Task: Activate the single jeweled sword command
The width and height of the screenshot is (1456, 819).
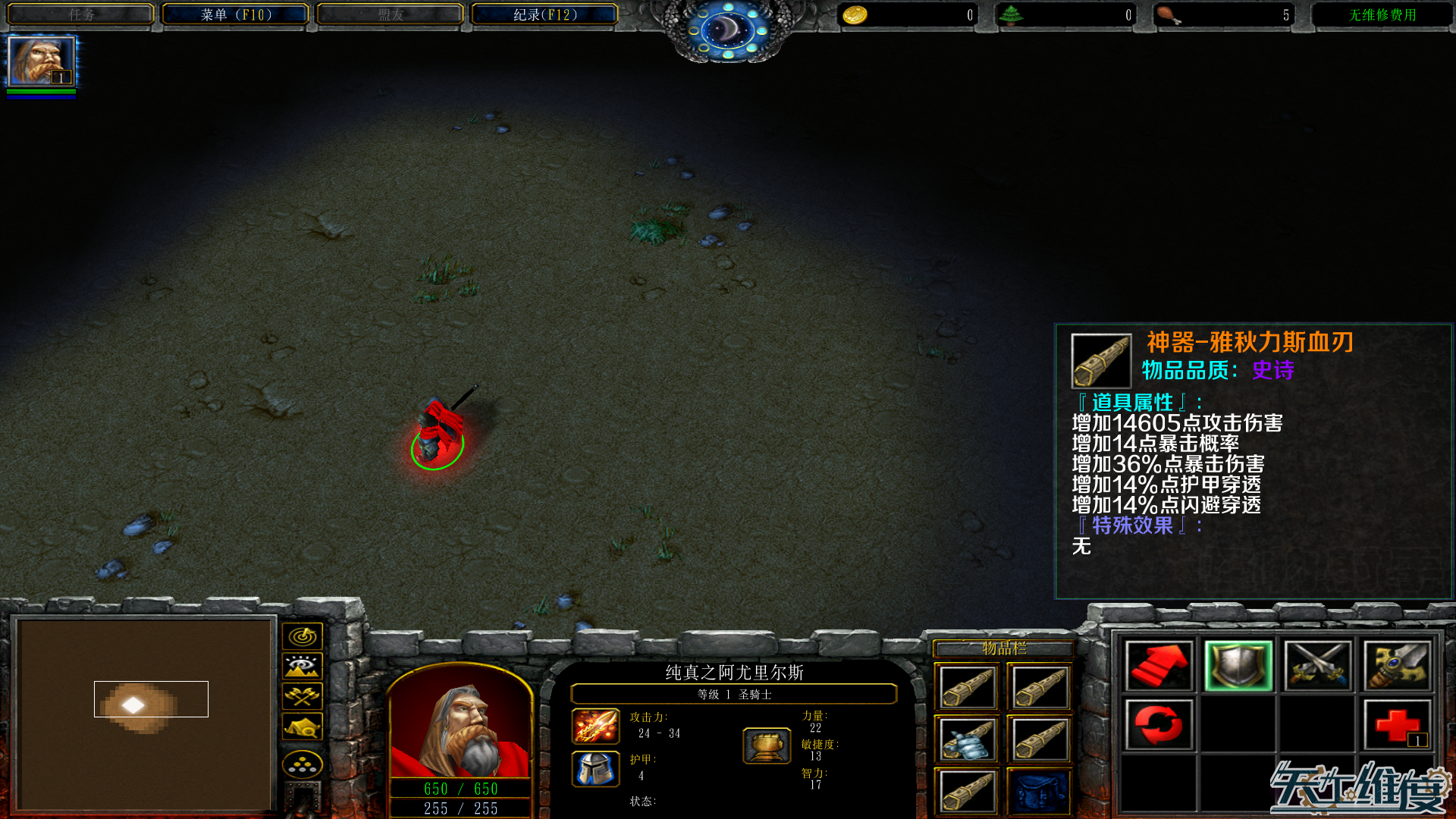Action: click(x=1397, y=666)
